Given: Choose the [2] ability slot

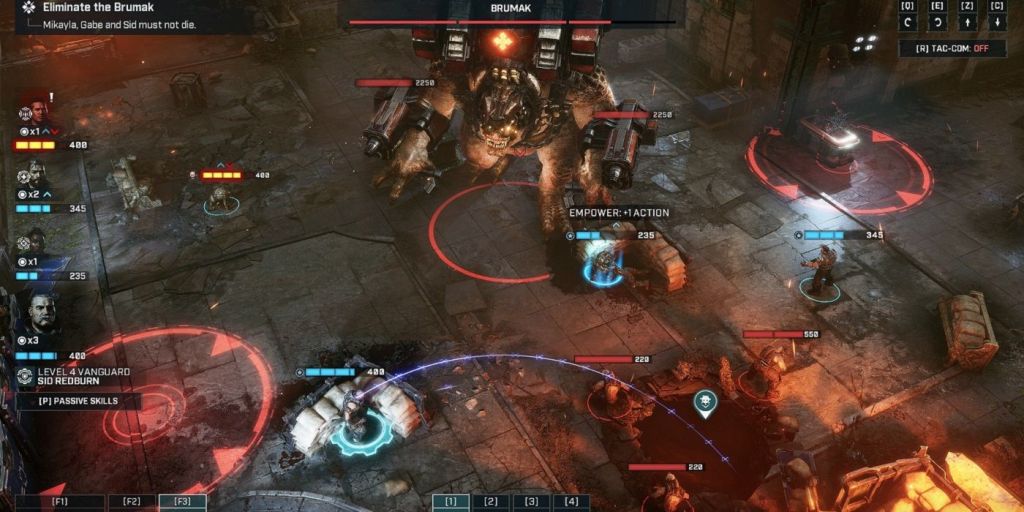Looking at the screenshot, I should point(490,502).
